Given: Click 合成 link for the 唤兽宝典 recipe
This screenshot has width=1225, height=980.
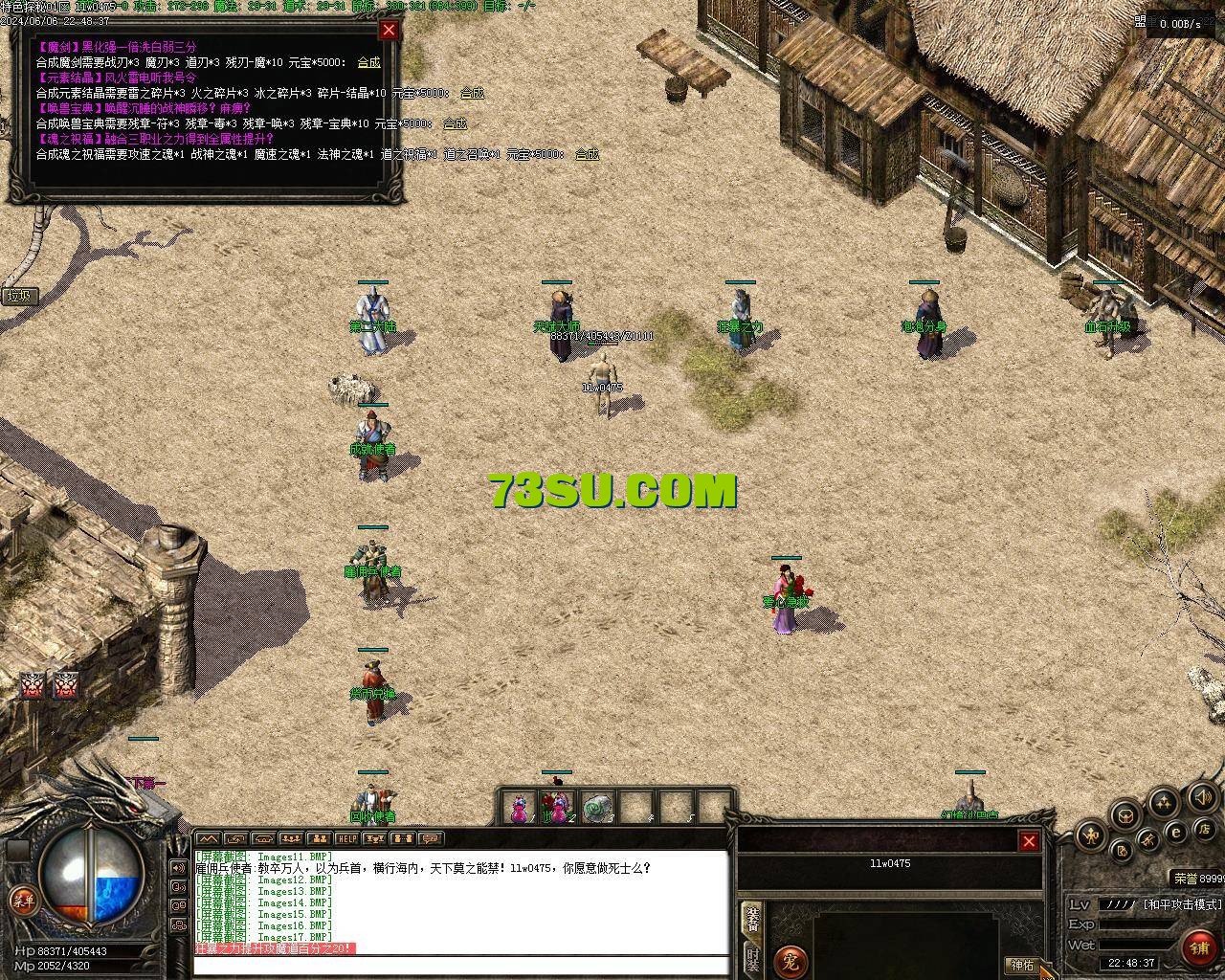Looking at the screenshot, I should (455, 123).
